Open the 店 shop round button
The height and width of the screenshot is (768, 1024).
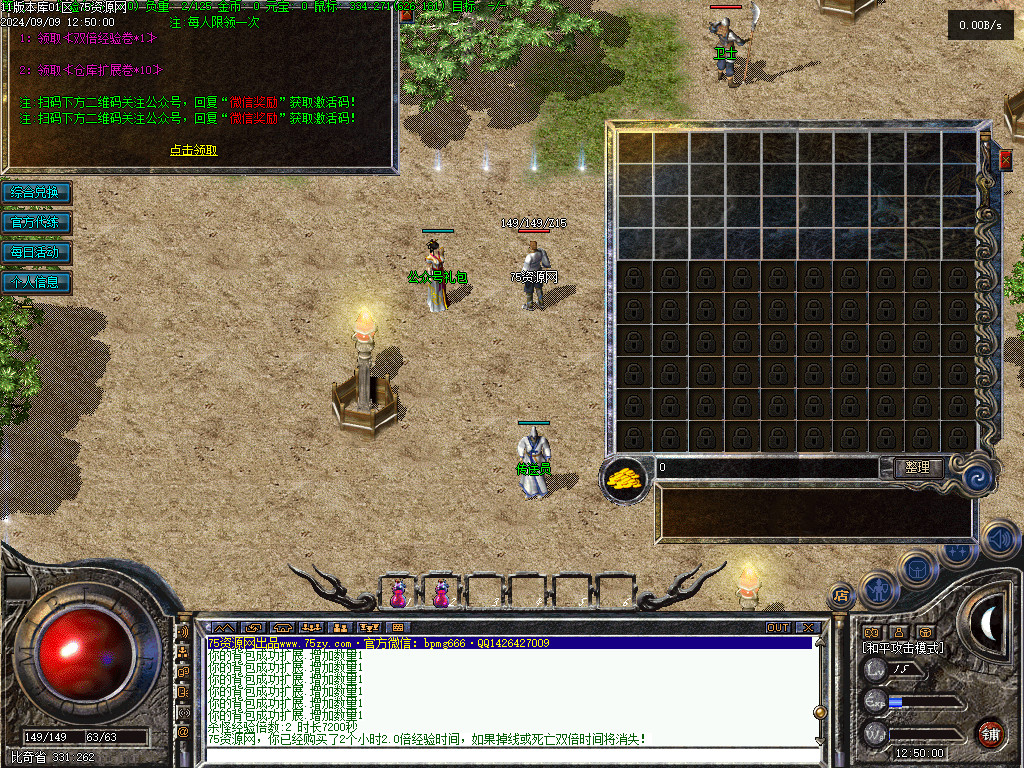coord(841,596)
